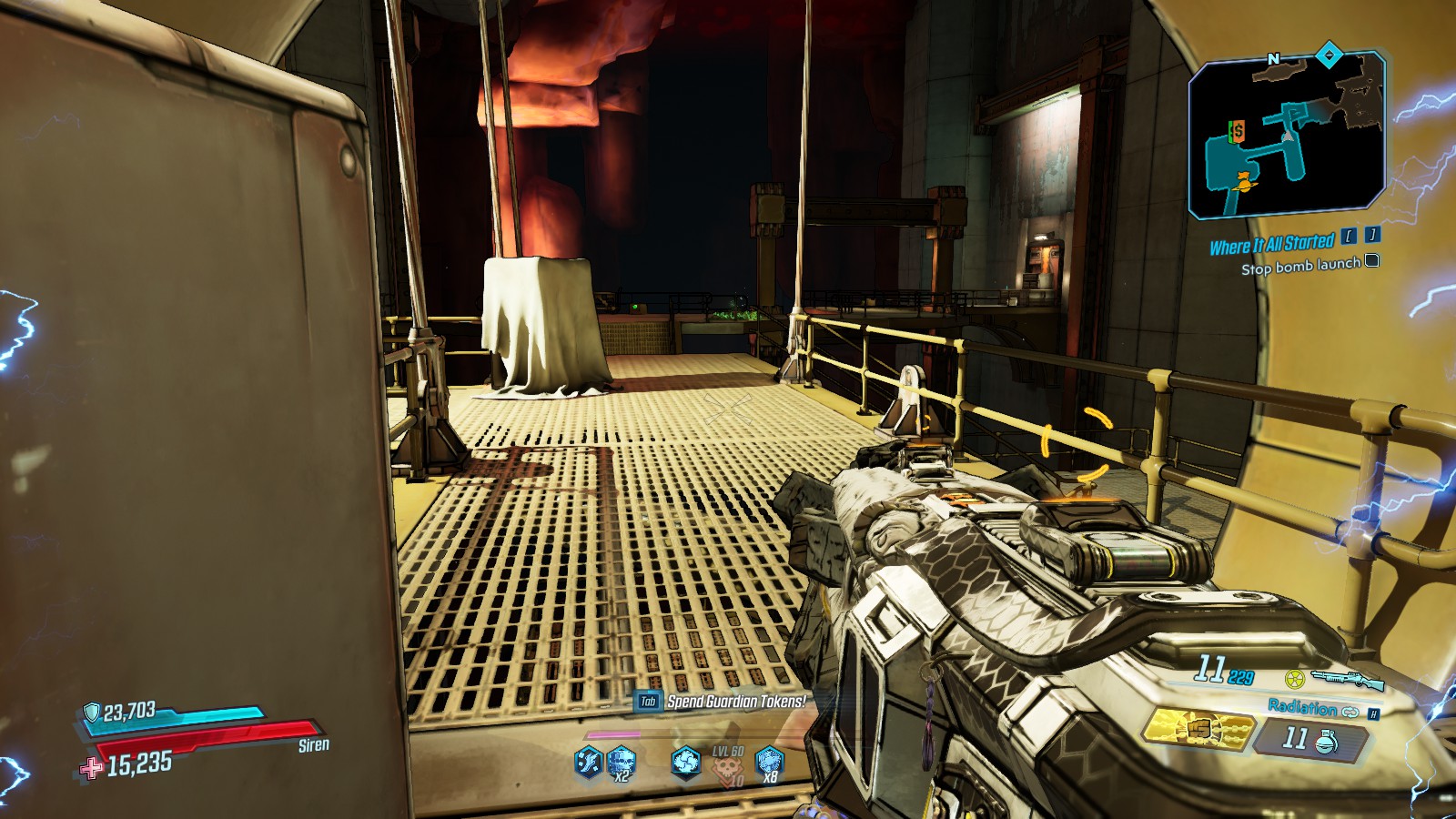The height and width of the screenshot is (819, 1456).
Task: Select the dollar-sign vendor marker on minimap
Action: pos(1237,132)
